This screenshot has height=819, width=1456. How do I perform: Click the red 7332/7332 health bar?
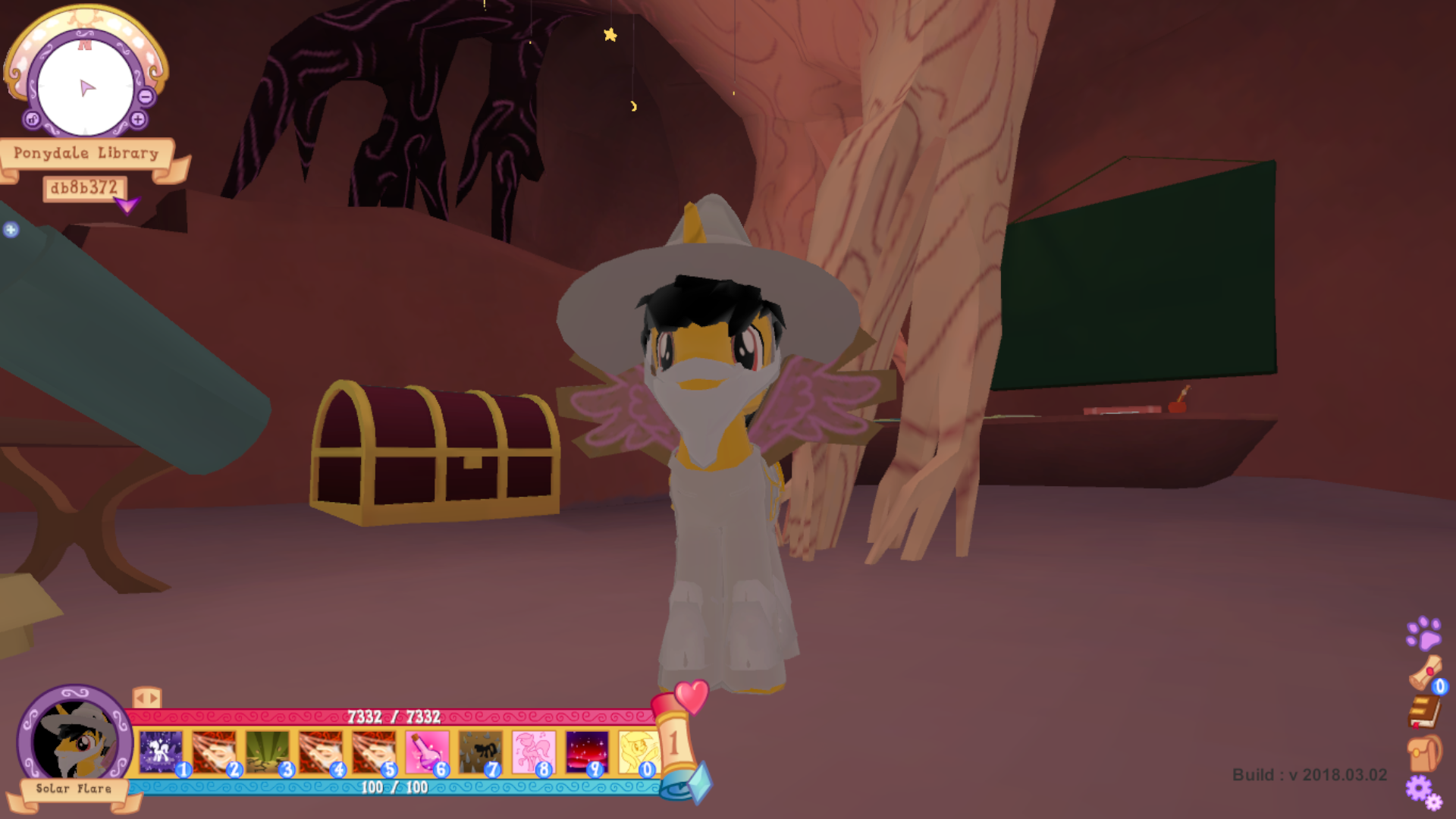395,716
